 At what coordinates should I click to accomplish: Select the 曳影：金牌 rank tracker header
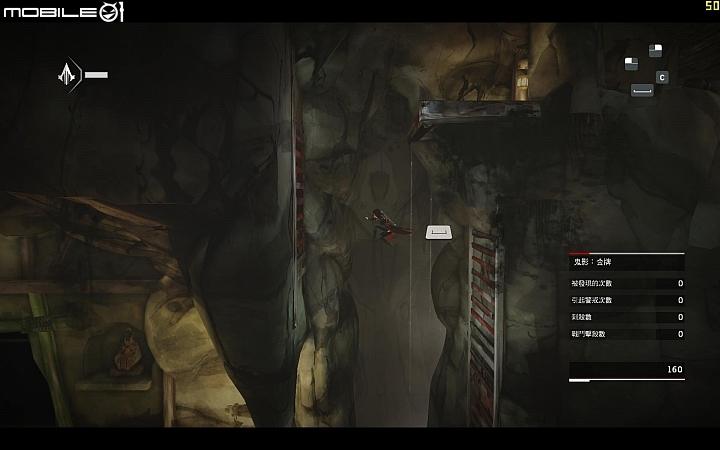pos(592,261)
